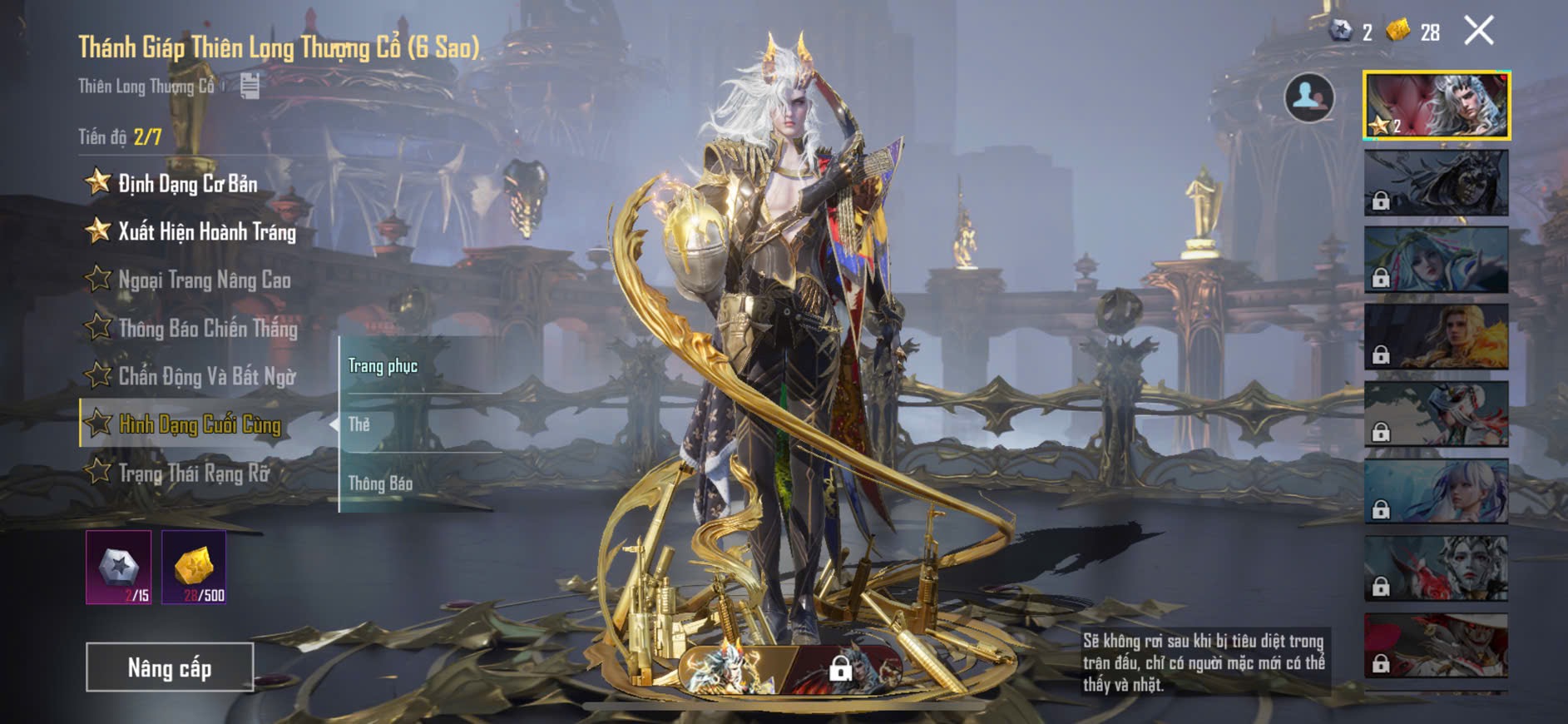This screenshot has width=1568, height=724.
Task: Close the outfit upgrade screen
Action: (1479, 32)
